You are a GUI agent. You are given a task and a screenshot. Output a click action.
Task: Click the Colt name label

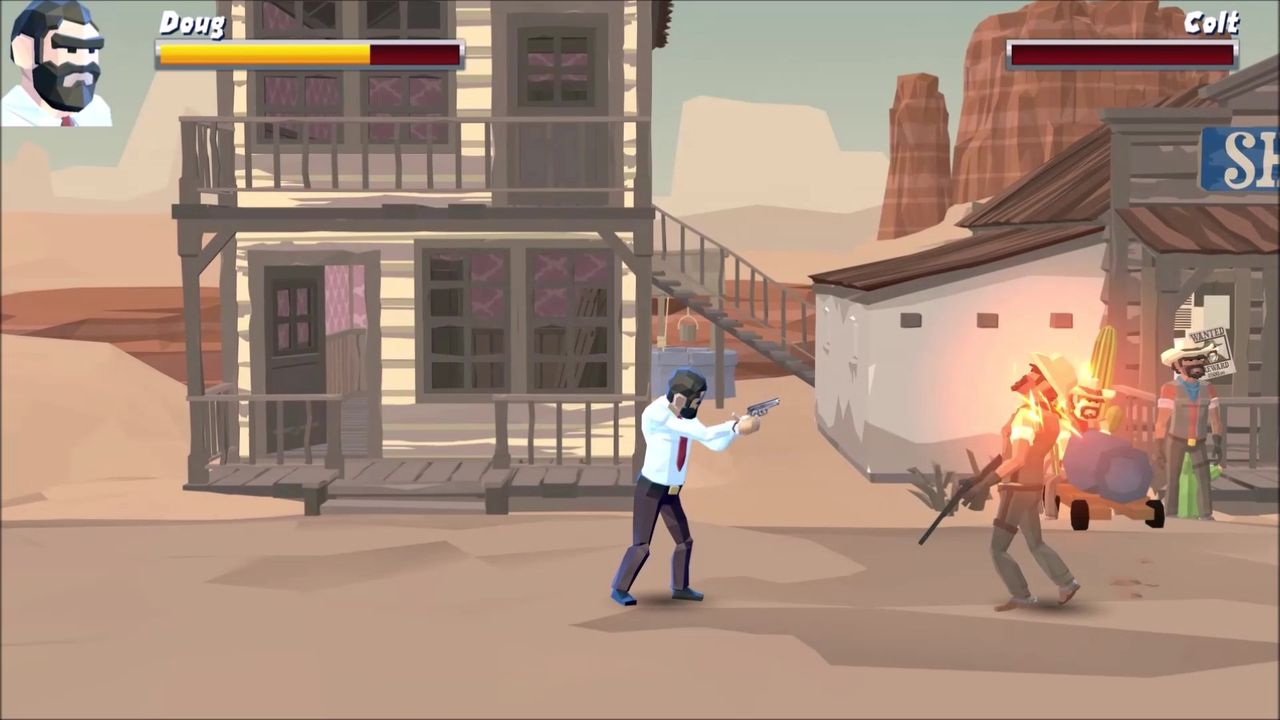[x=1212, y=24]
